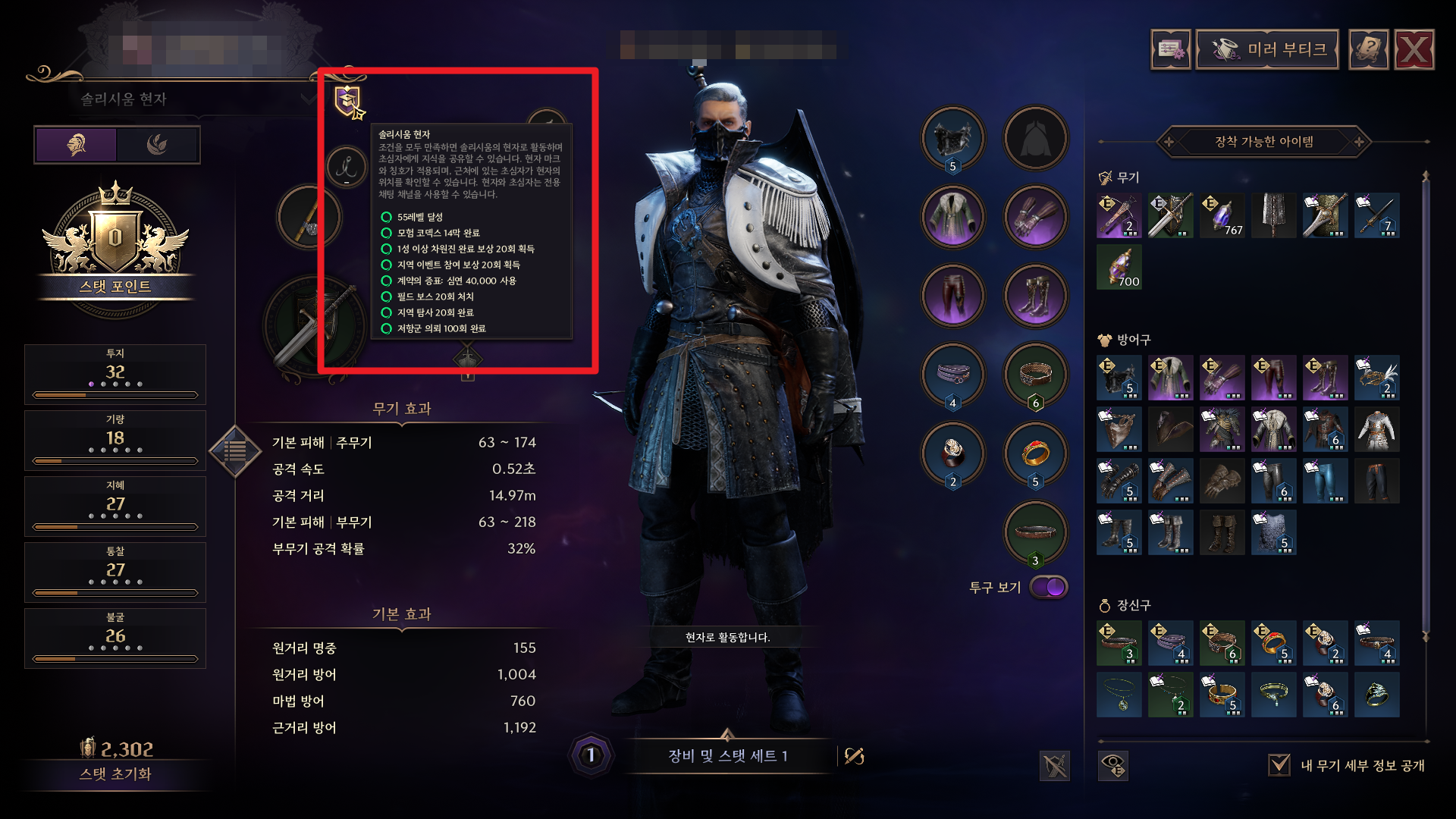The height and width of the screenshot is (819, 1456).
Task: Open the Mirror Boutique (미러 부티크)
Action: pyautogui.click(x=1267, y=50)
